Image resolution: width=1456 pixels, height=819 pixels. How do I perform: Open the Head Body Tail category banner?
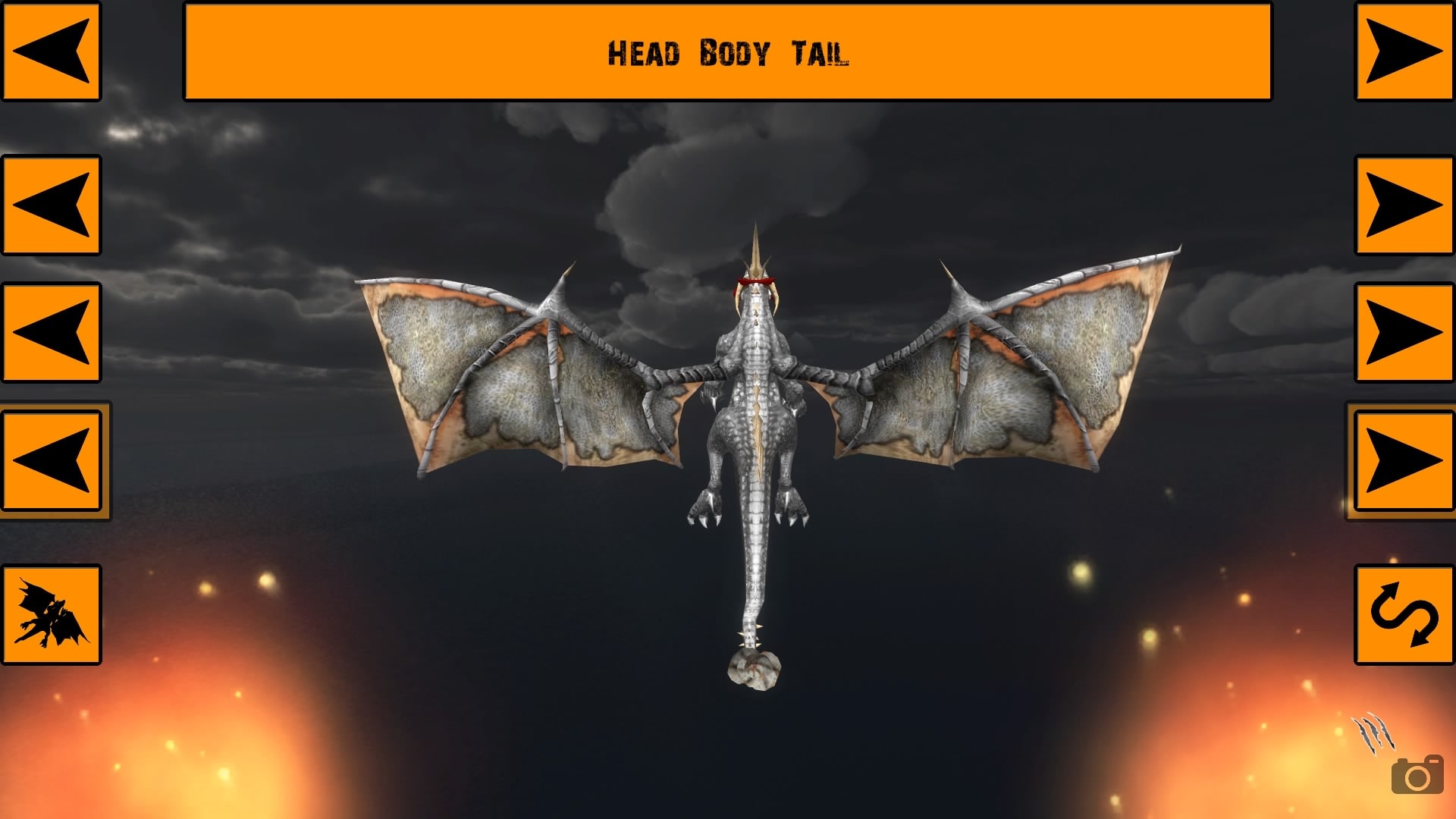726,52
